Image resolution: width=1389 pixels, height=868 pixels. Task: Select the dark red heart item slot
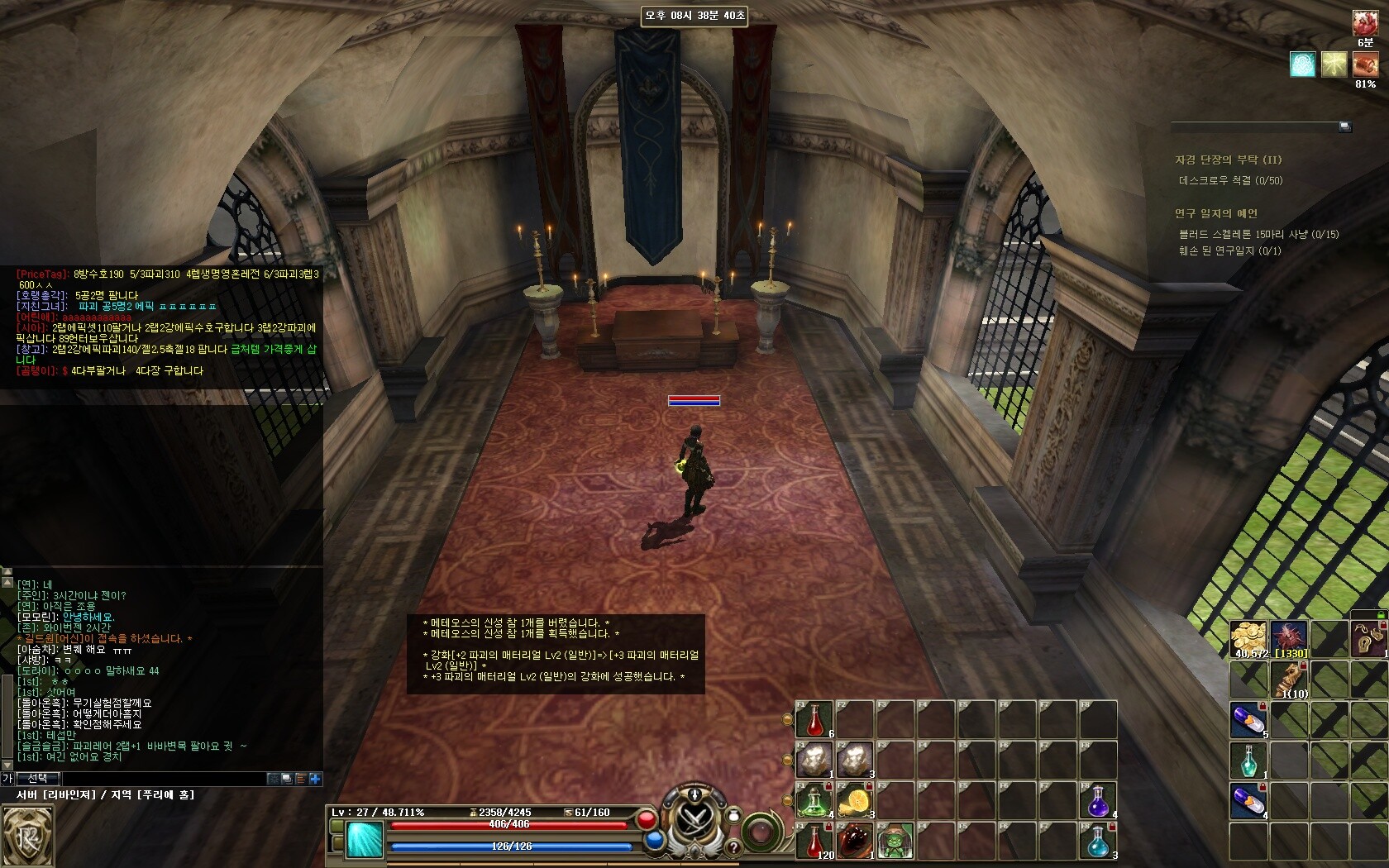[x=854, y=842]
